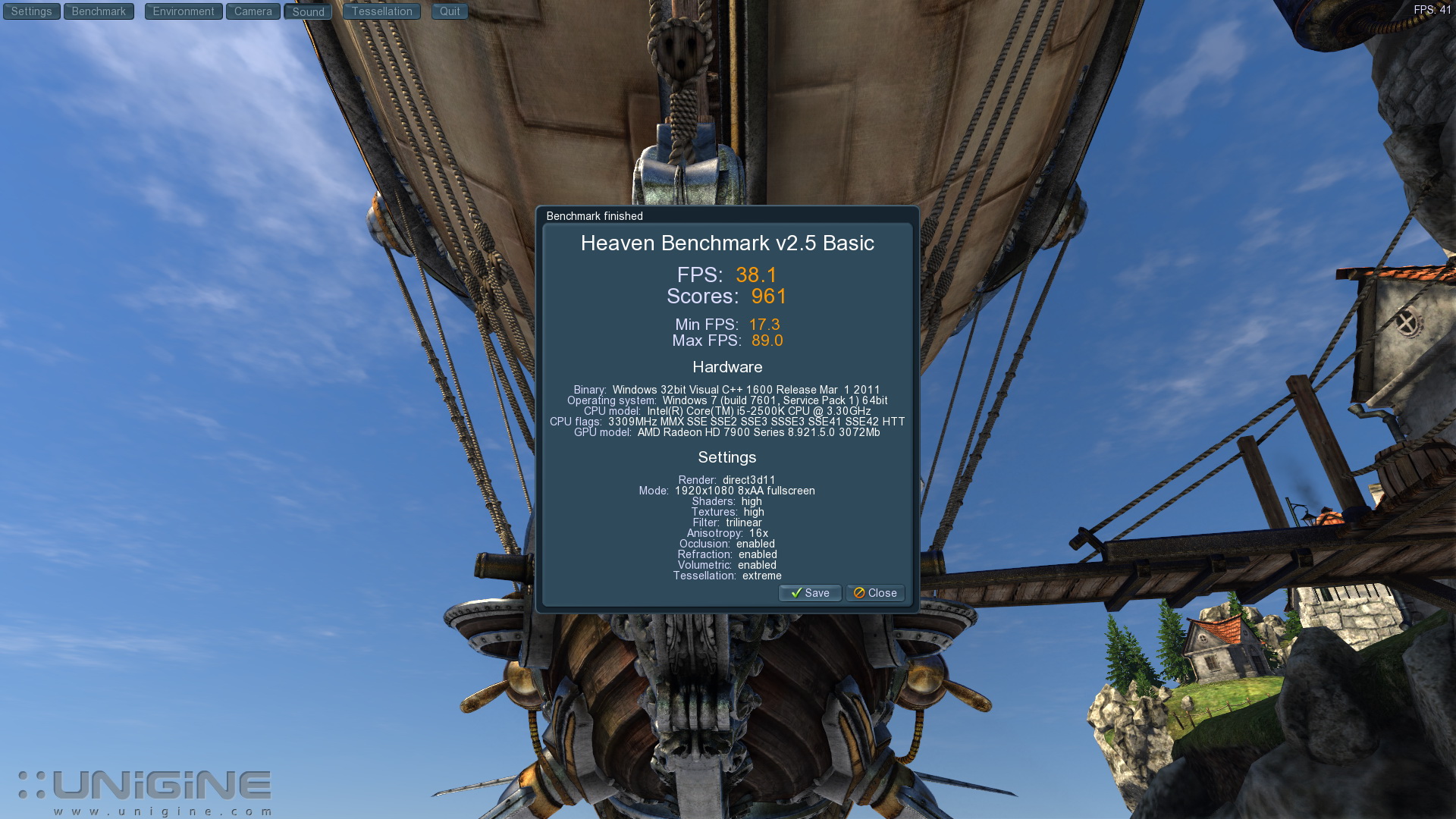Close the benchmark results dialog
This screenshot has width=1456, height=819.
pos(875,593)
